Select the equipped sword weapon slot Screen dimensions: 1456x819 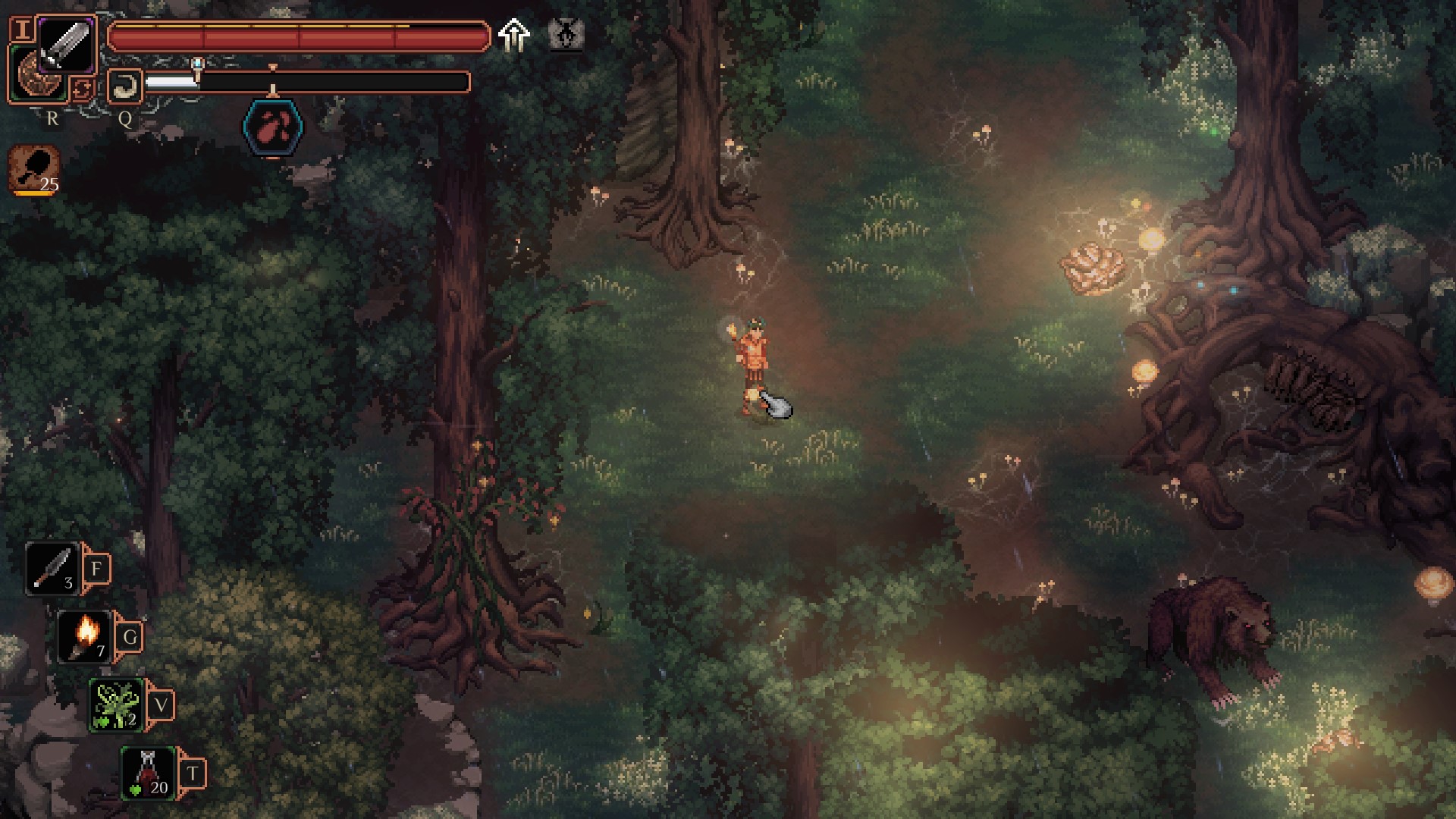(66, 45)
